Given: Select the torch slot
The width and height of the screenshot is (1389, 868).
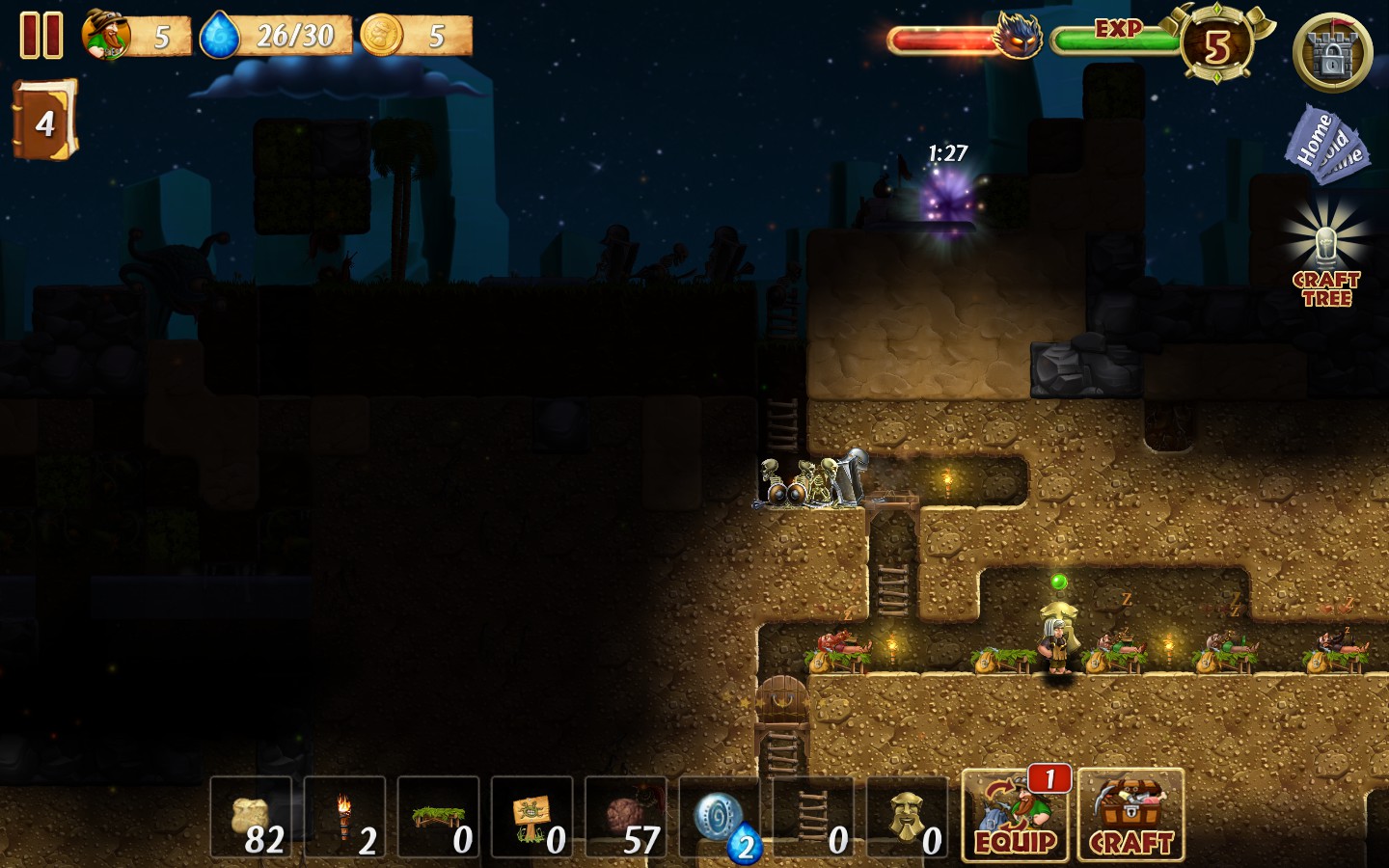Looking at the screenshot, I should point(344,817).
